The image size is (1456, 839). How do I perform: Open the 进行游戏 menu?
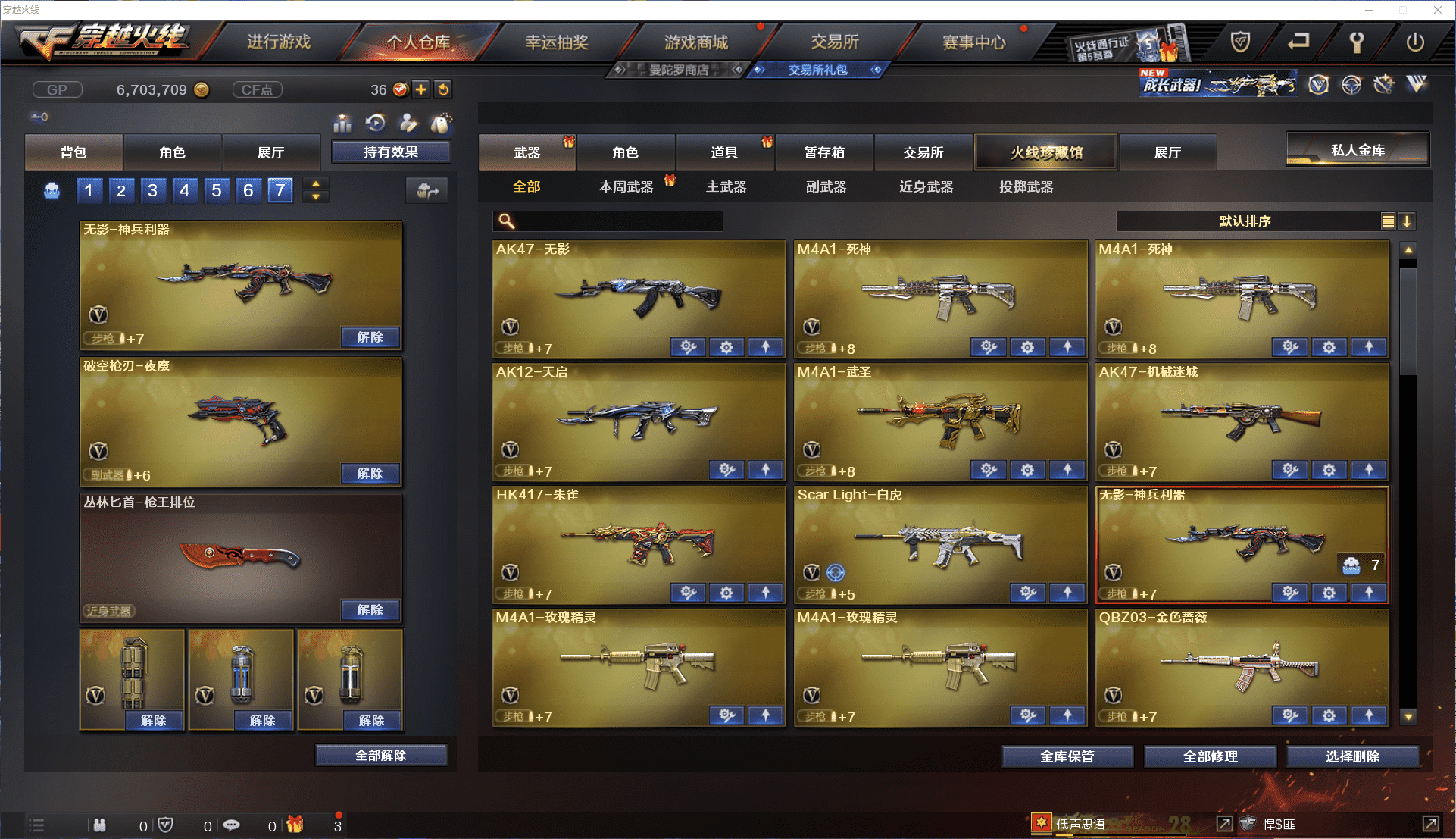pos(278,42)
